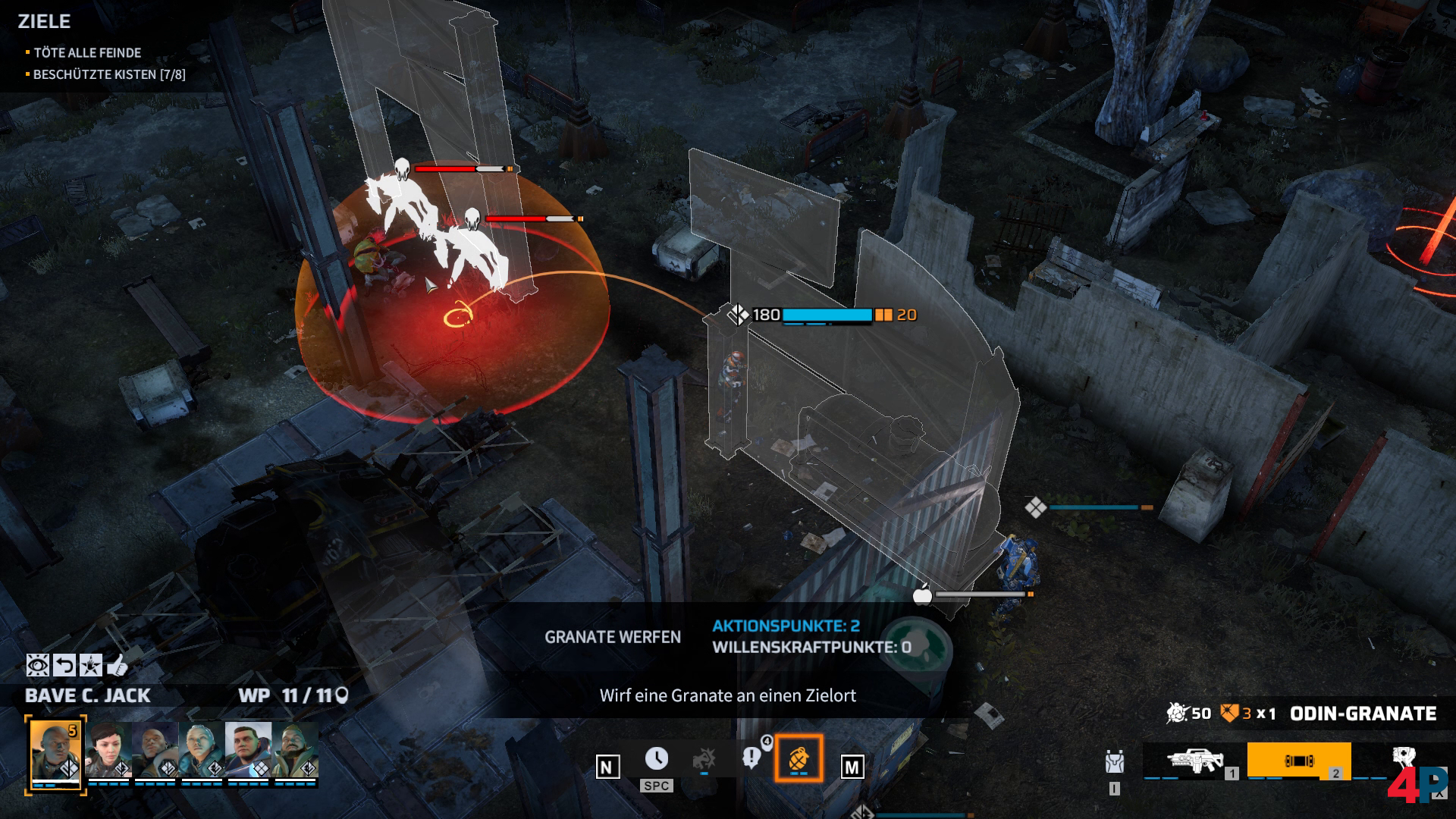This screenshot has width=1456, height=819.
Task: Select the medkit equipment slot
Action: point(1403,761)
